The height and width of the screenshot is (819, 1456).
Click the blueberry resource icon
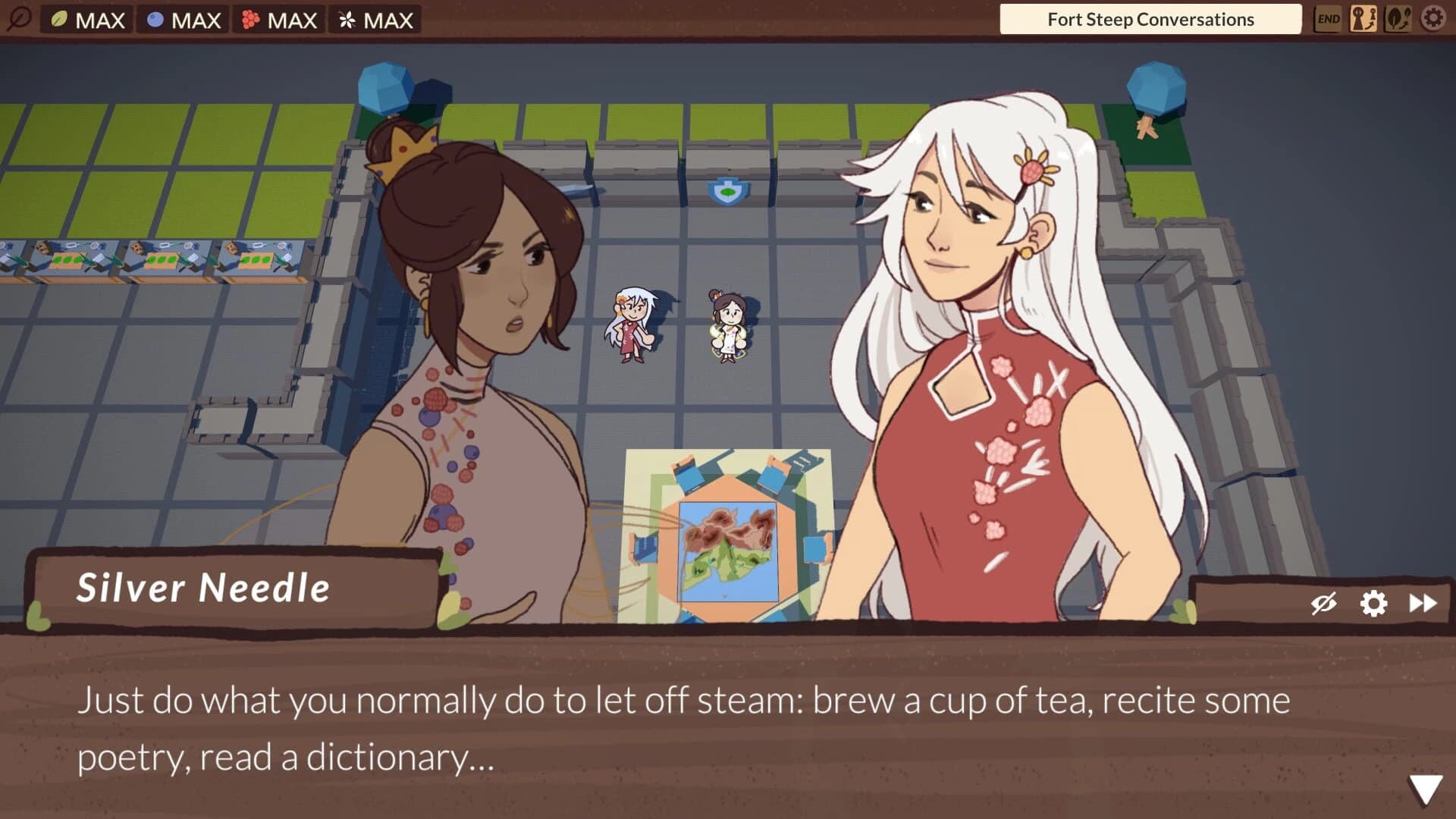tap(155, 20)
